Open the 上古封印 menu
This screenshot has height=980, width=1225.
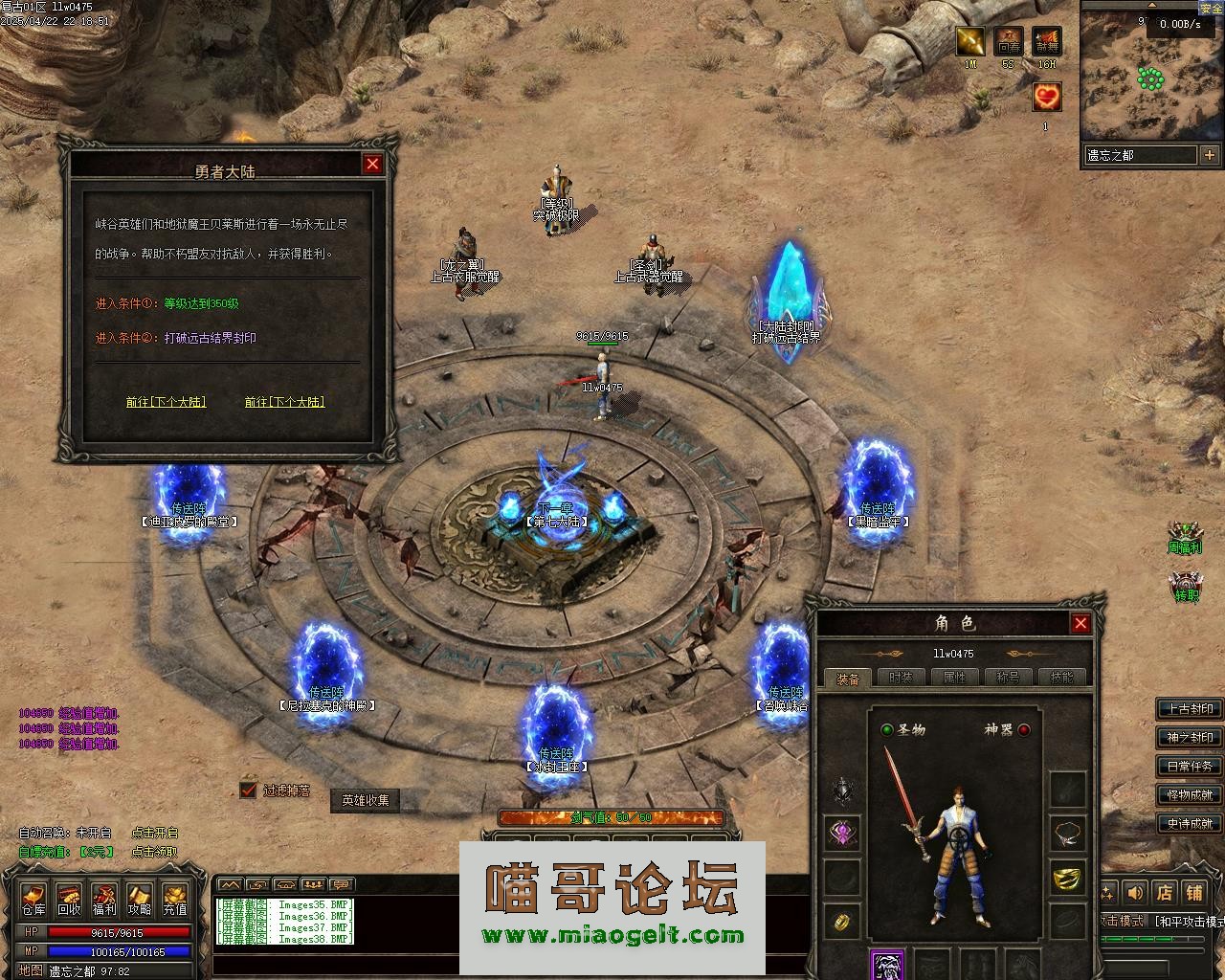[x=1190, y=709]
